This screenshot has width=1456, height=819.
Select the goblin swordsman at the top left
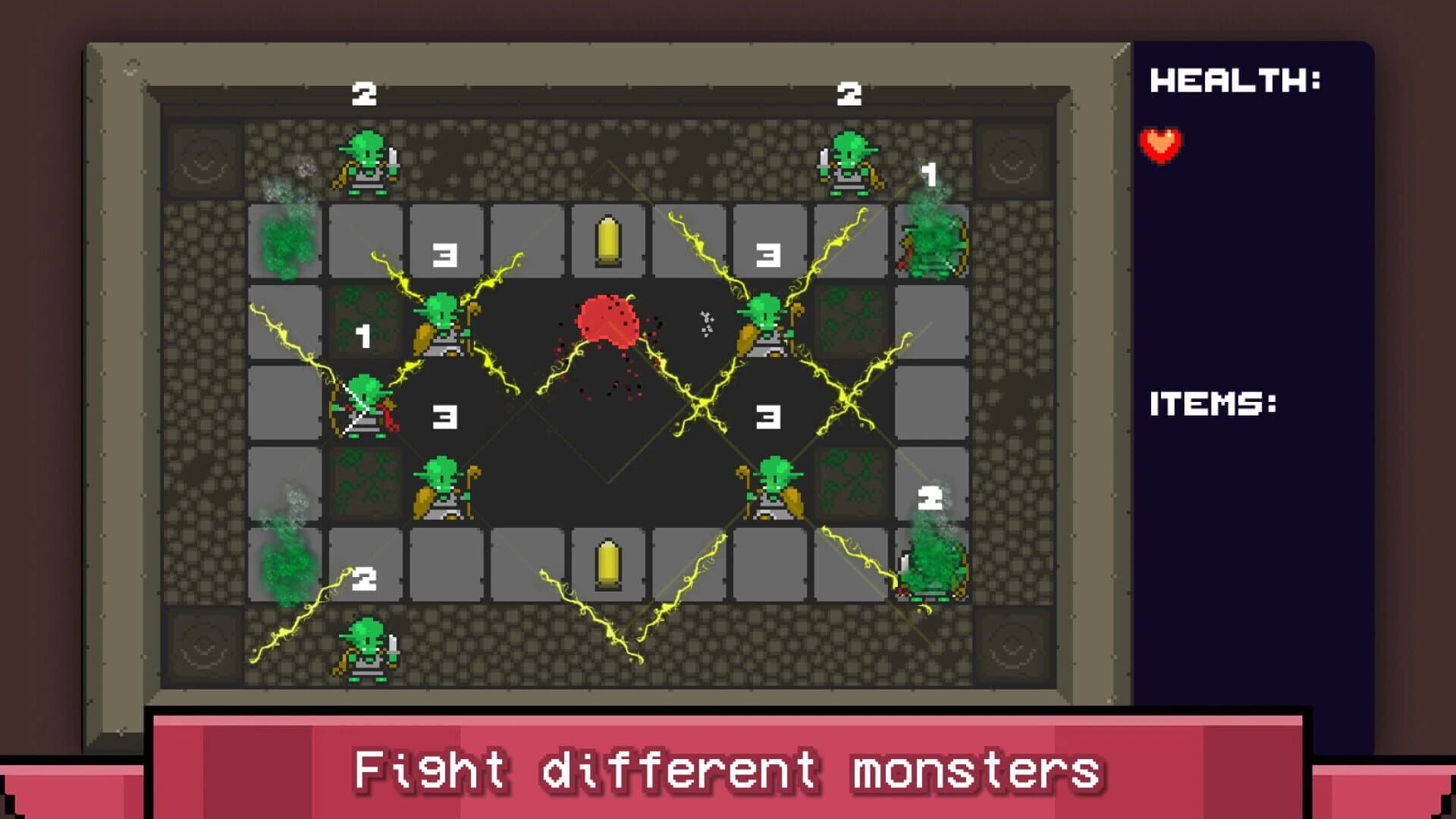coord(366,162)
